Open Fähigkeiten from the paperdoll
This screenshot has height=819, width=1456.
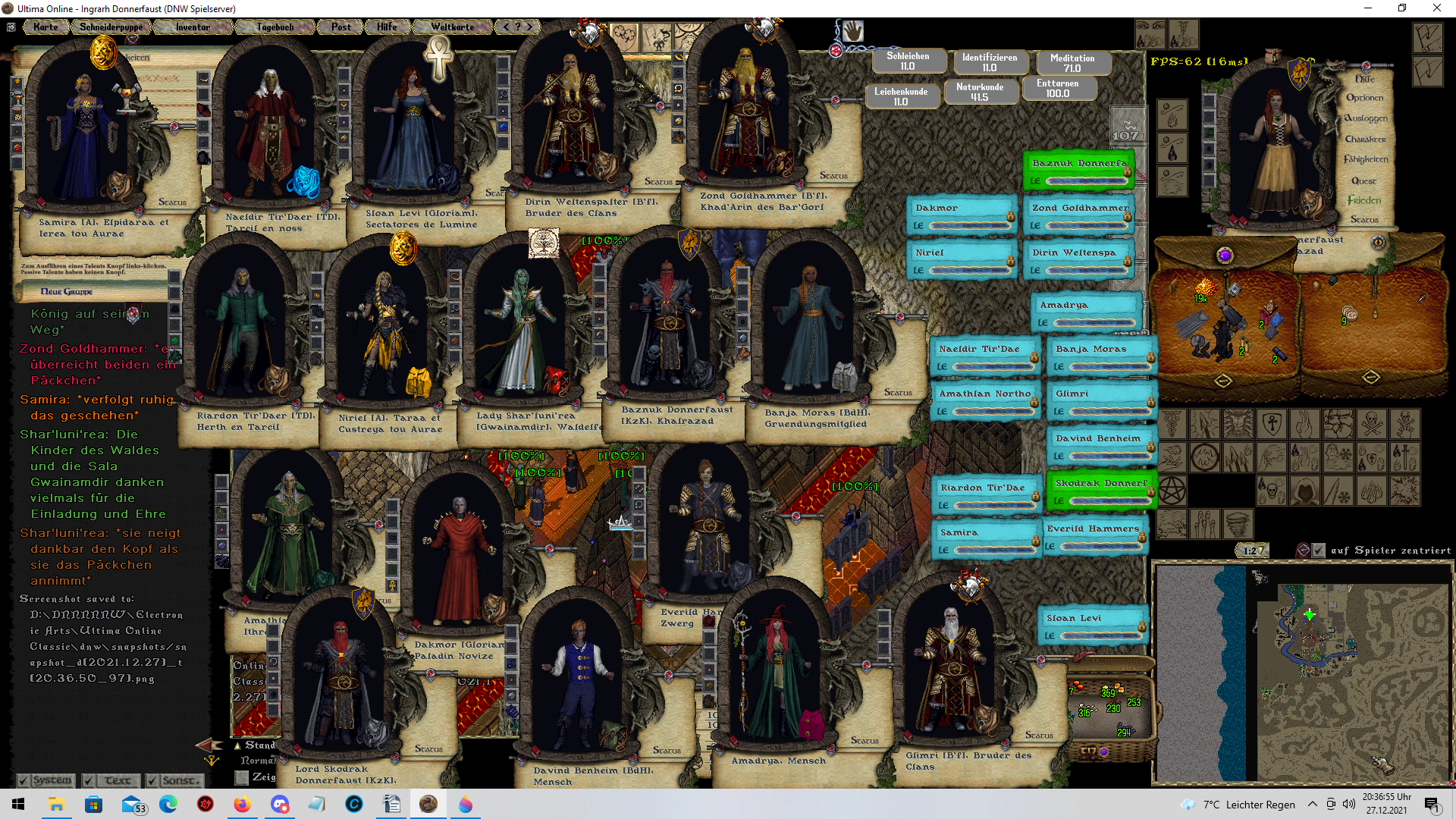[1365, 159]
